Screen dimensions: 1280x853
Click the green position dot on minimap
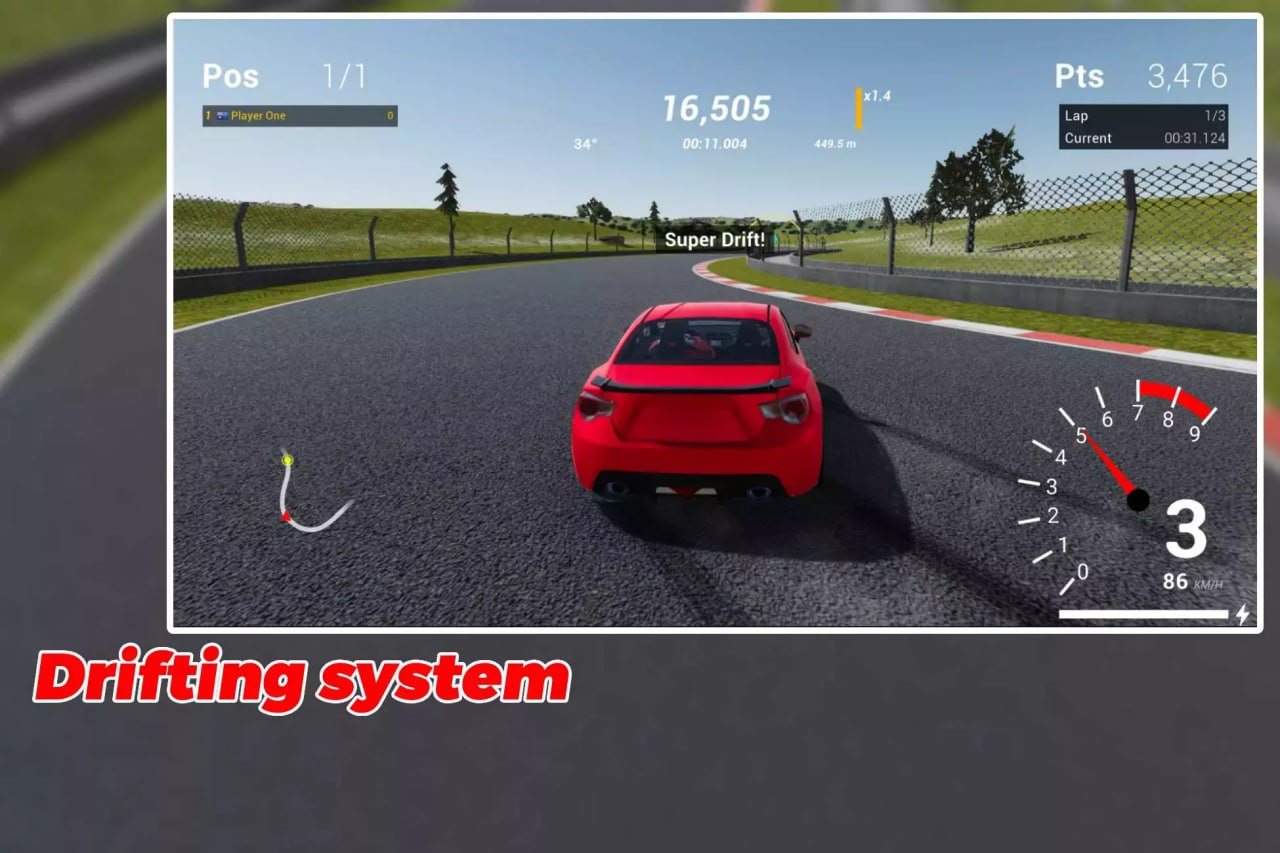[288, 459]
